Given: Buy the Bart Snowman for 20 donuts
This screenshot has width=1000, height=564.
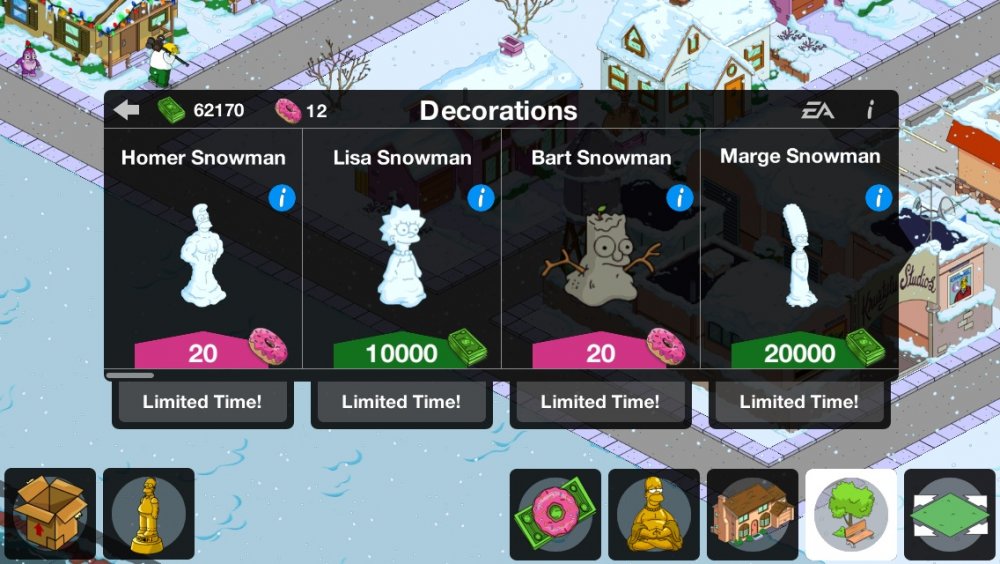Looking at the screenshot, I should [x=601, y=352].
